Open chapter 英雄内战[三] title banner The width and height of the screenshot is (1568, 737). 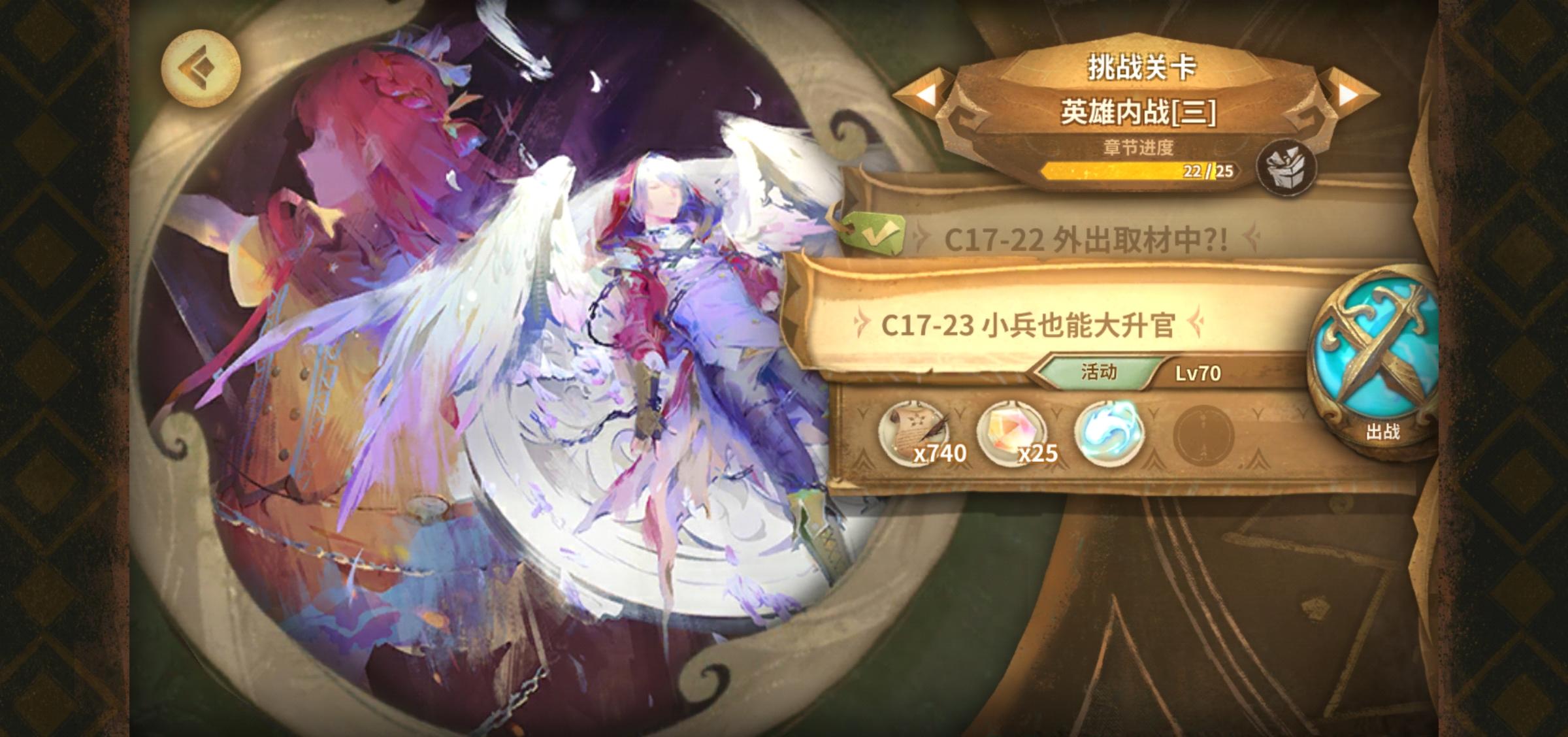pos(1137,111)
